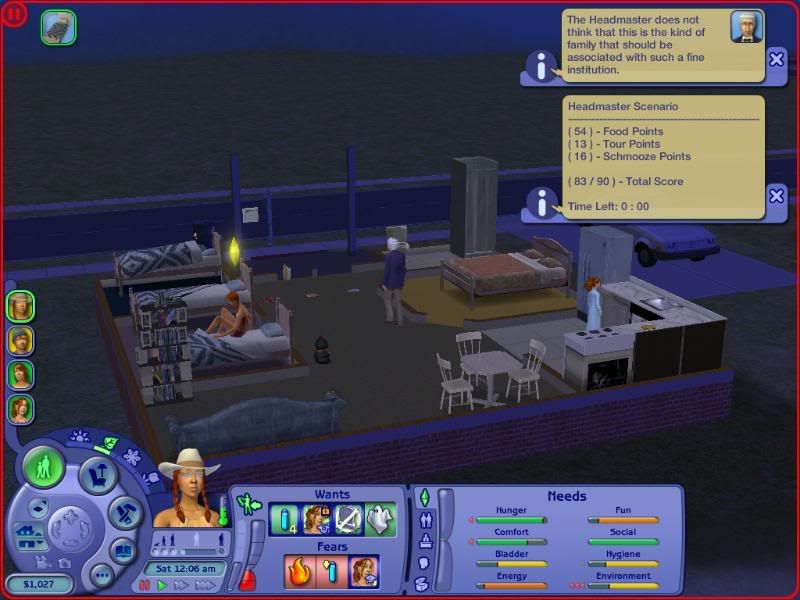The image size is (800, 600).
Task: Open the current action queue icon at top
Action: point(57,27)
